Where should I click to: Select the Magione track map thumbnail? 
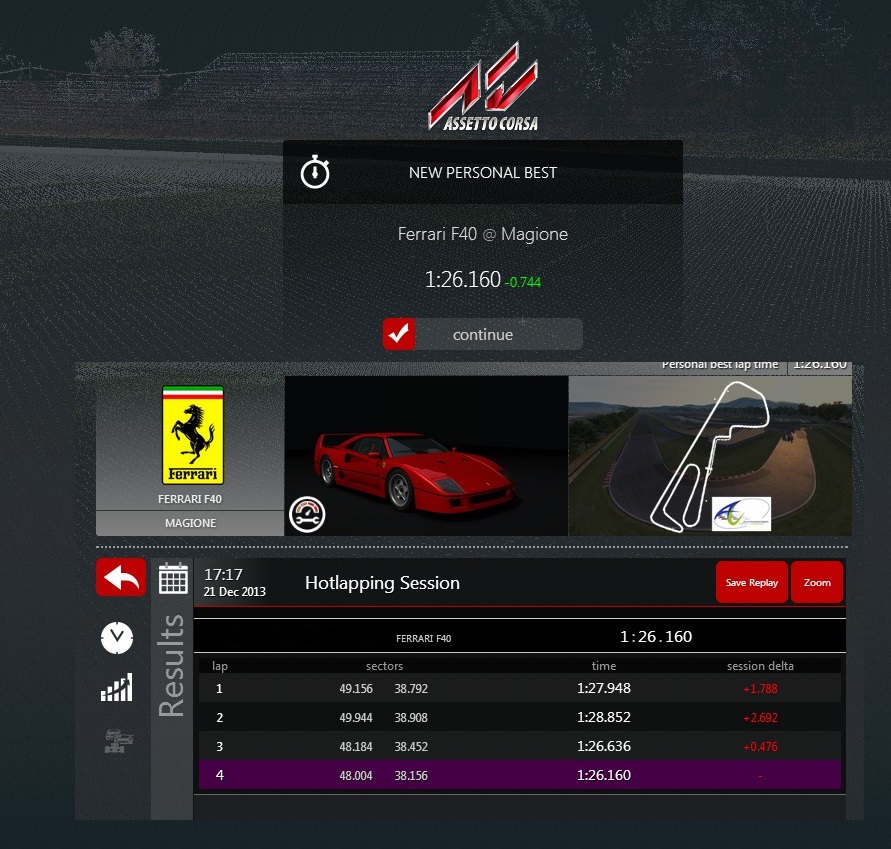(710, 455)
